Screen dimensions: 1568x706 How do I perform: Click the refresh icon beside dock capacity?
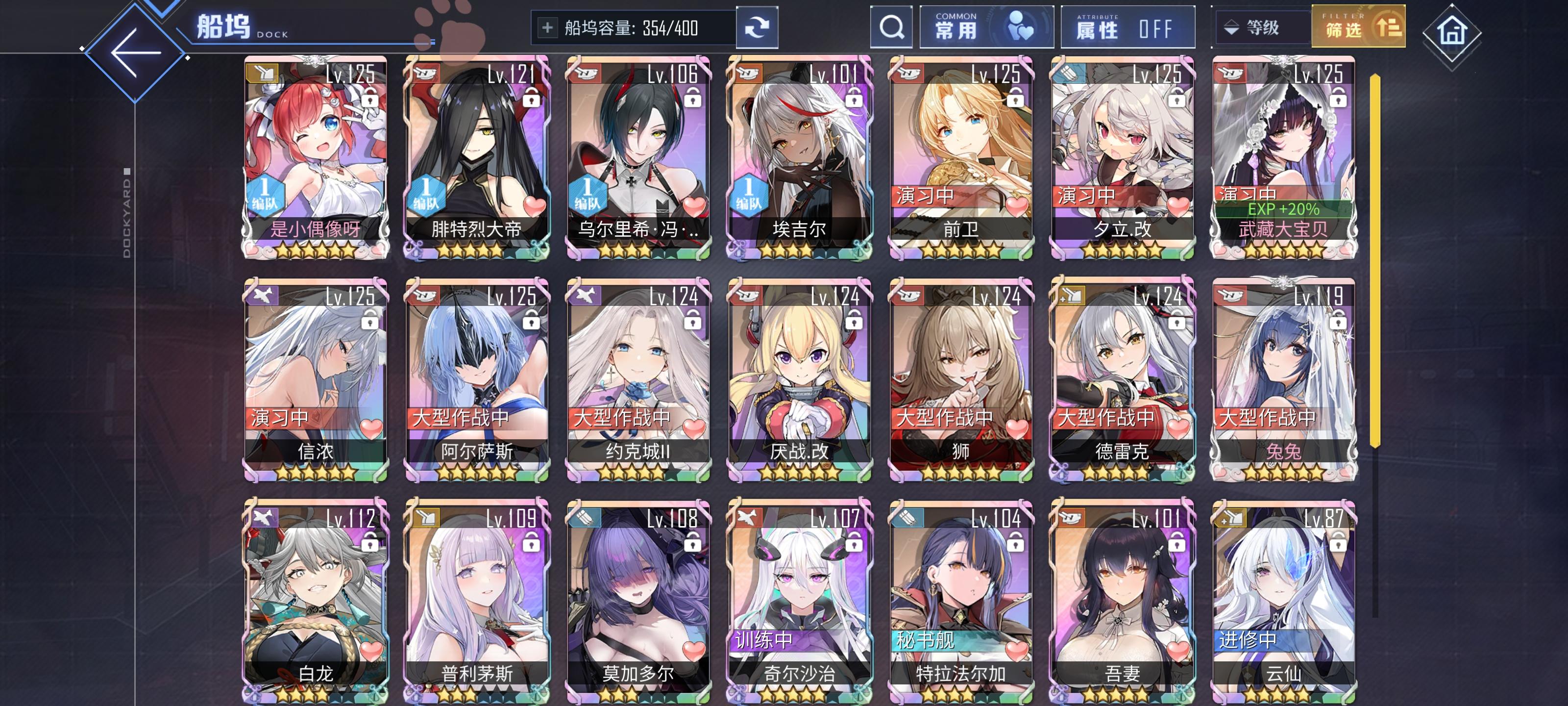757,27
